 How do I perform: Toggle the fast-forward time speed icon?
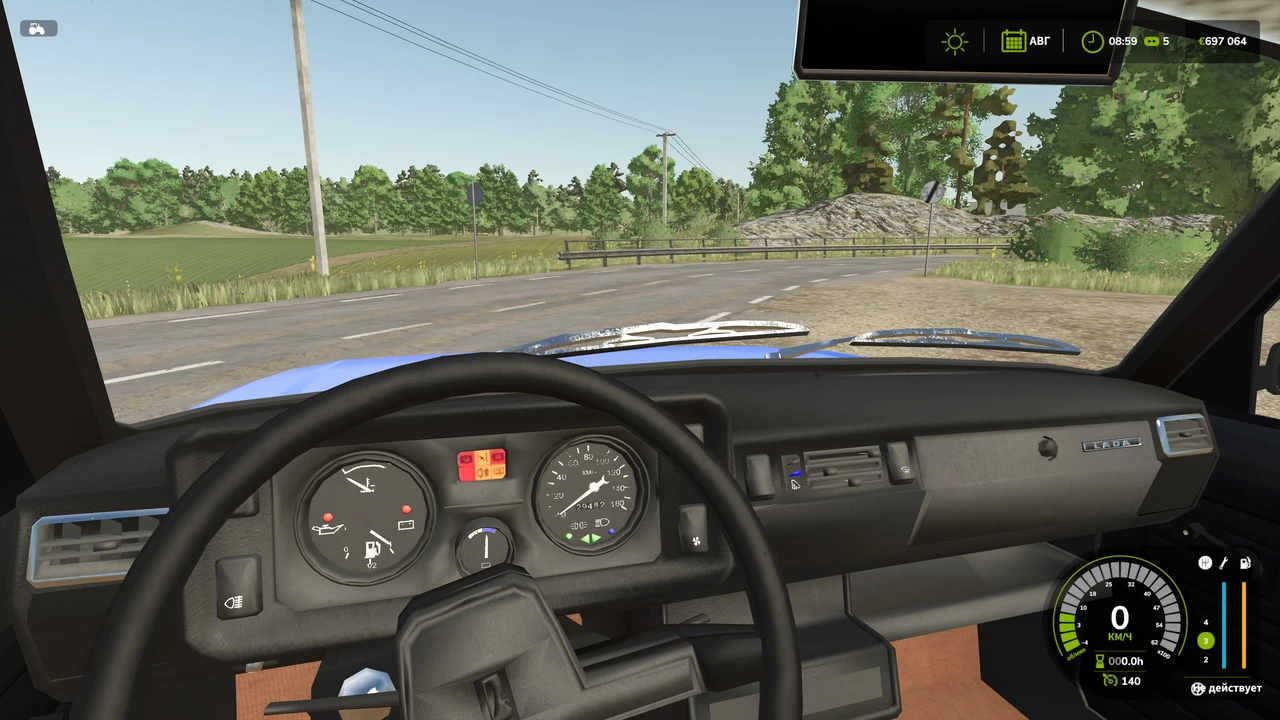pos(1151,41)
